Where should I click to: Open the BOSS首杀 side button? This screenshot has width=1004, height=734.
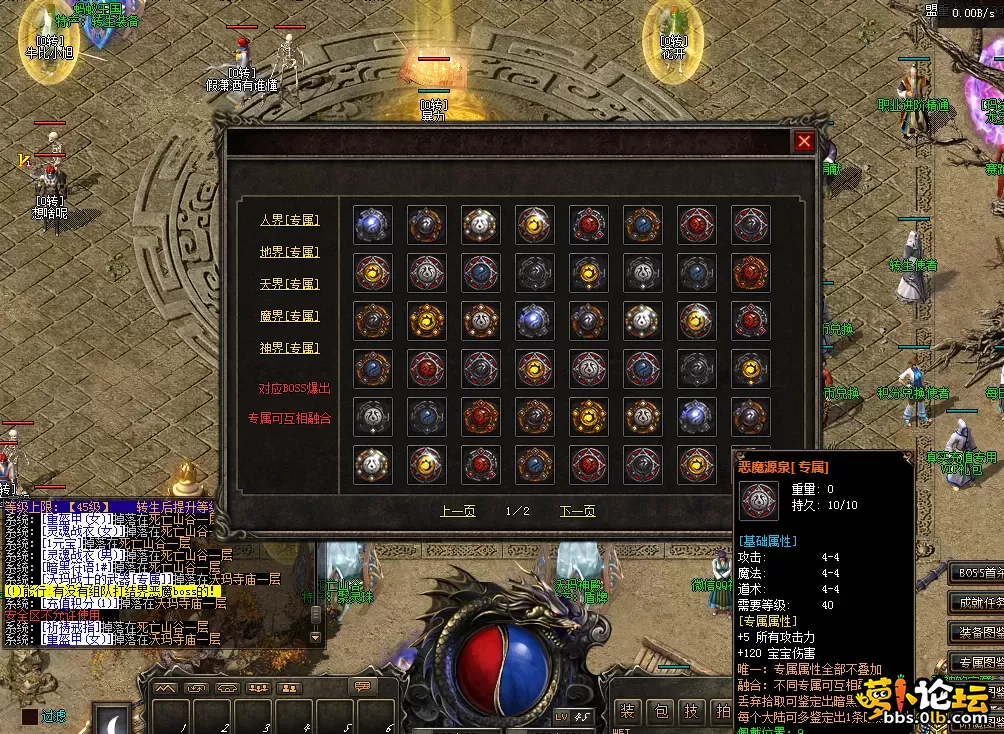977,573
